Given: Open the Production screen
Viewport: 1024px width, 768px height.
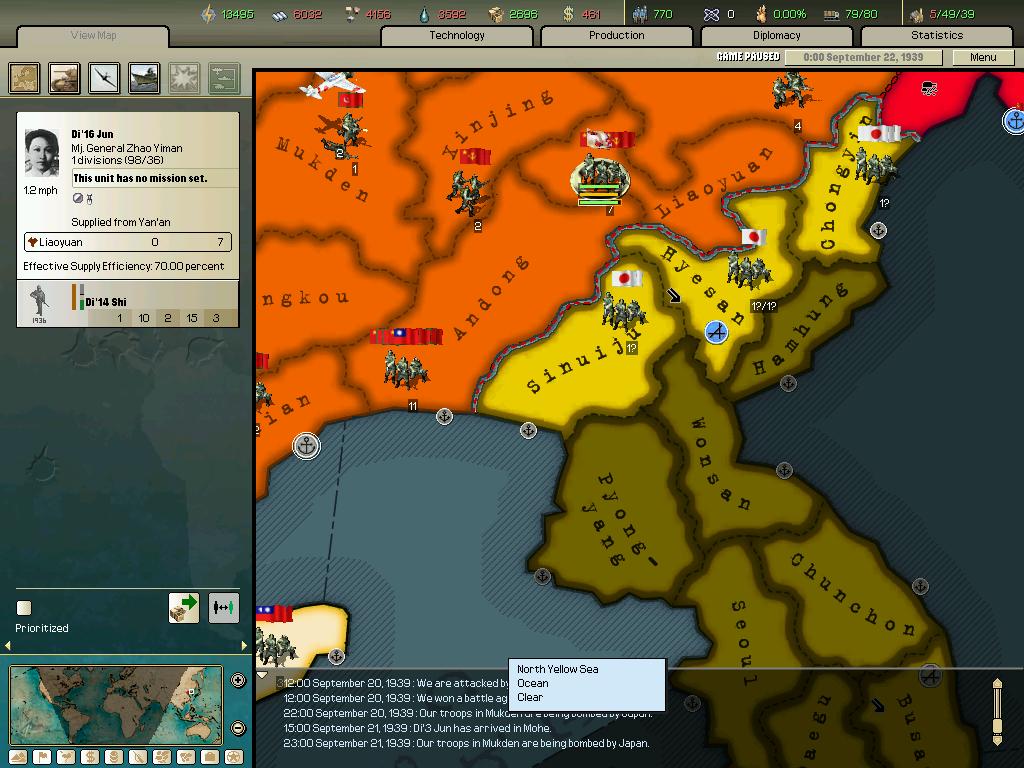Looking at the screenshot, I should coord(616,36).
